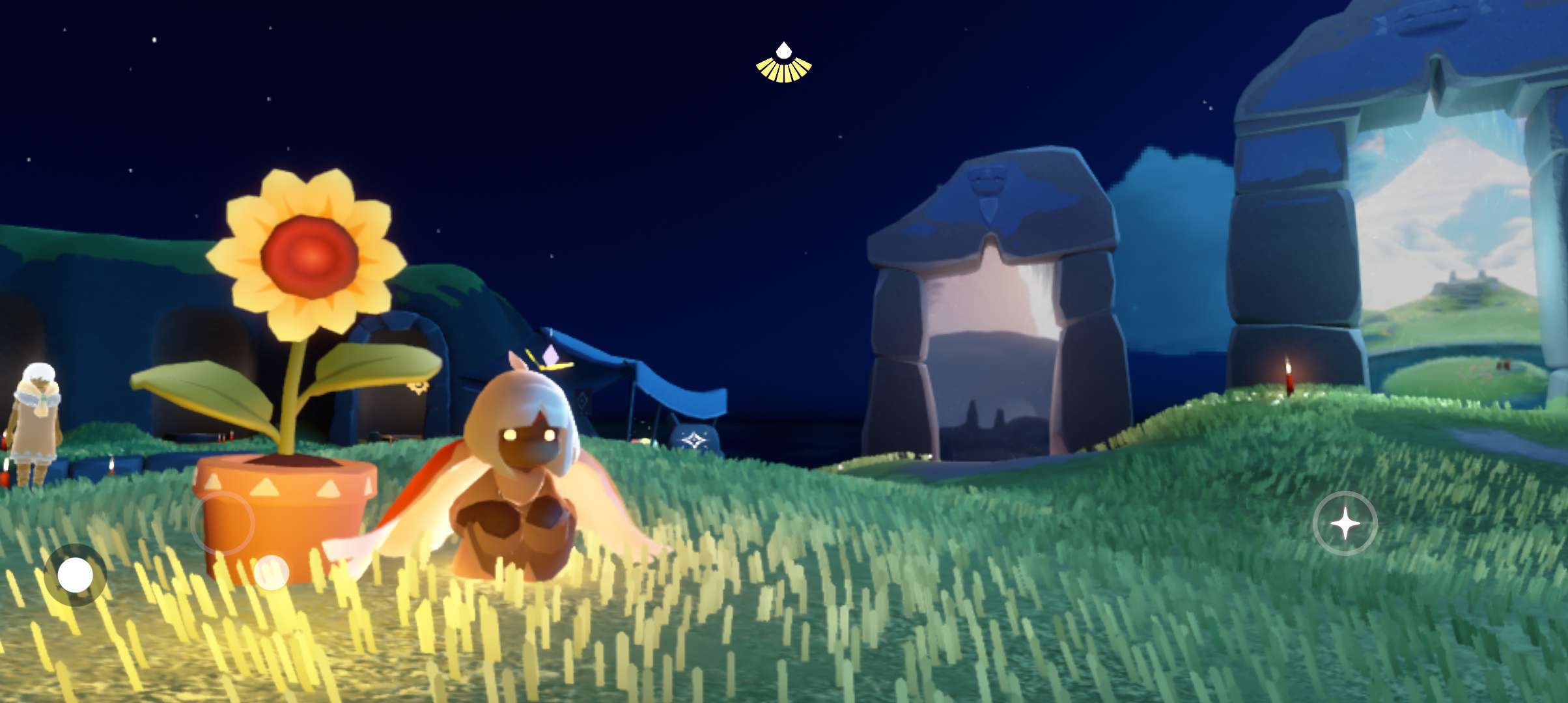Tap the golden cape wing energy icon

coord(783,64)
